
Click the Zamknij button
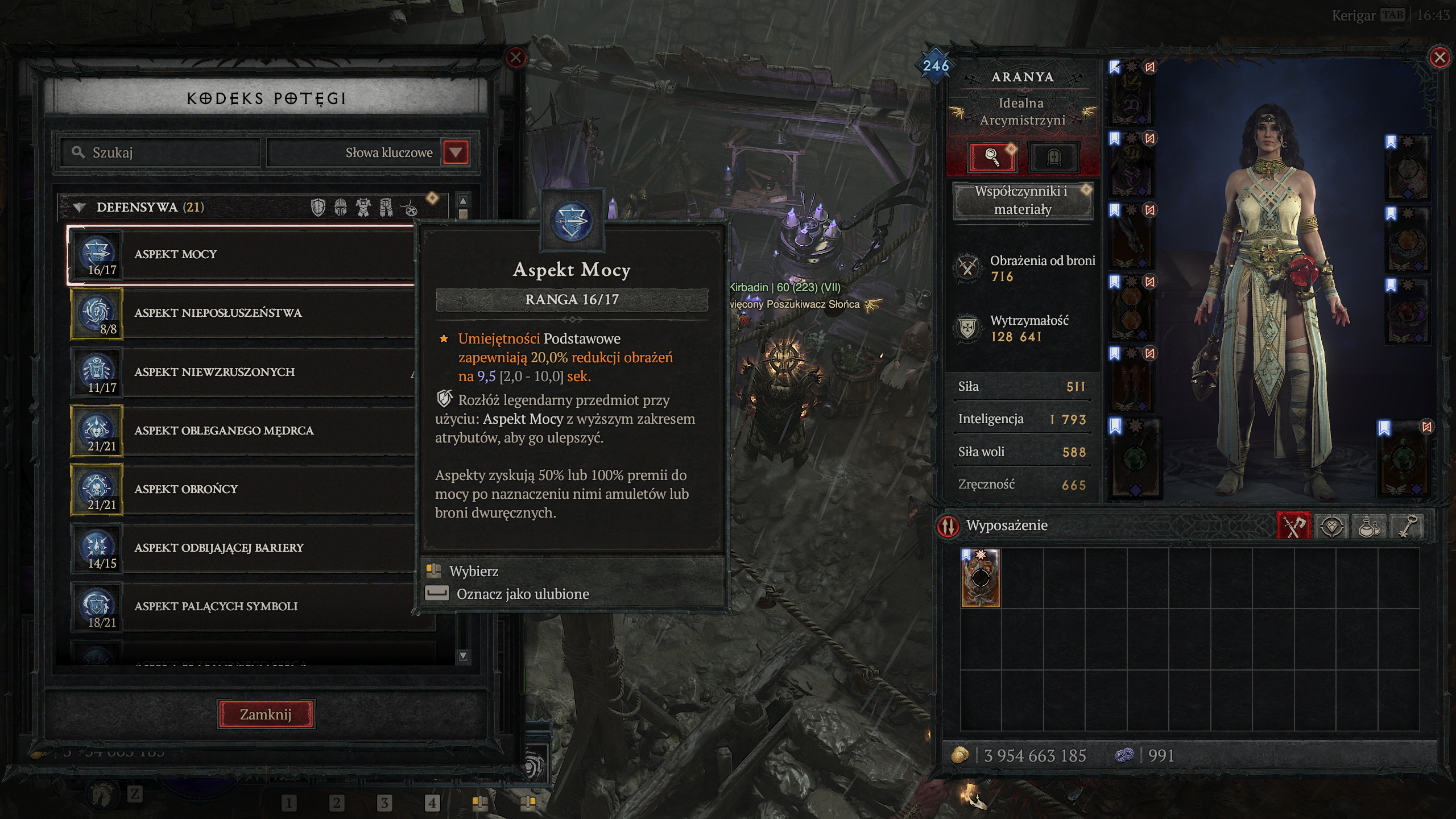[266, 714]
